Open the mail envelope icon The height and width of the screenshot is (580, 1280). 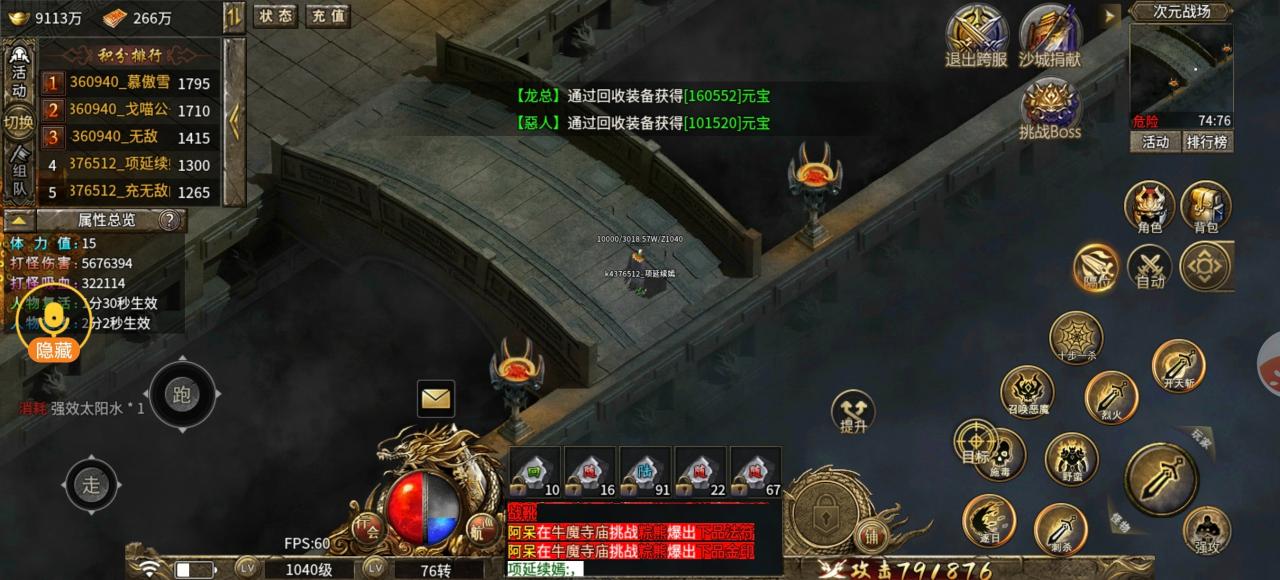[x=436, y=399]
